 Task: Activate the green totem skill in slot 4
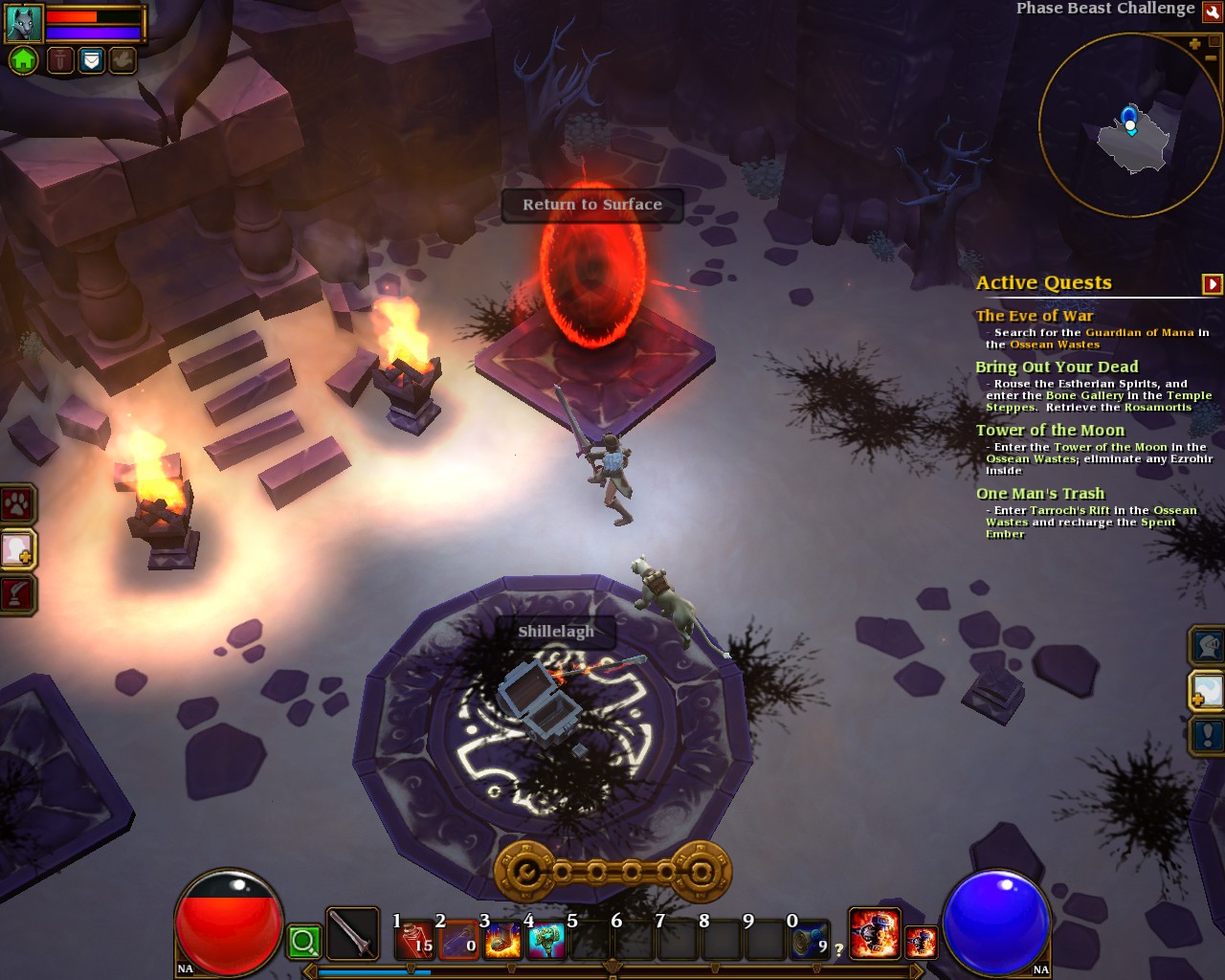[546, 940]
